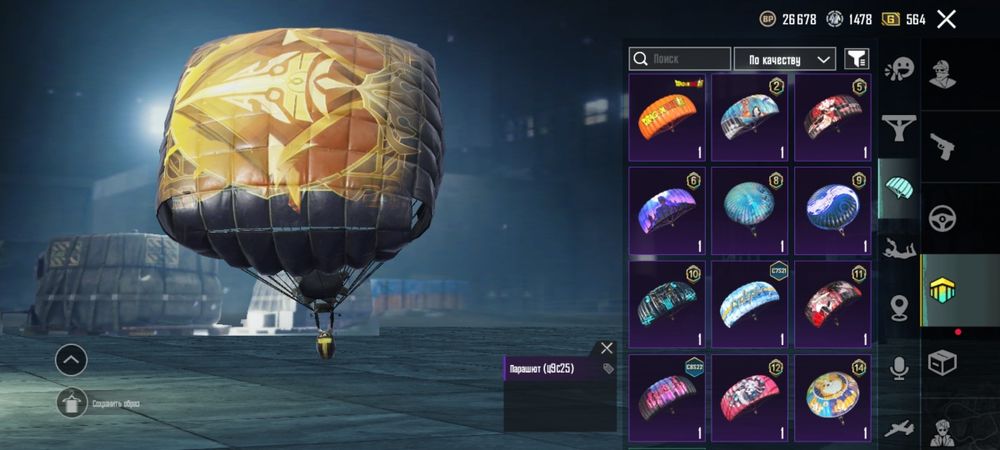Close the inventory screen with the X

coord(946,19)
